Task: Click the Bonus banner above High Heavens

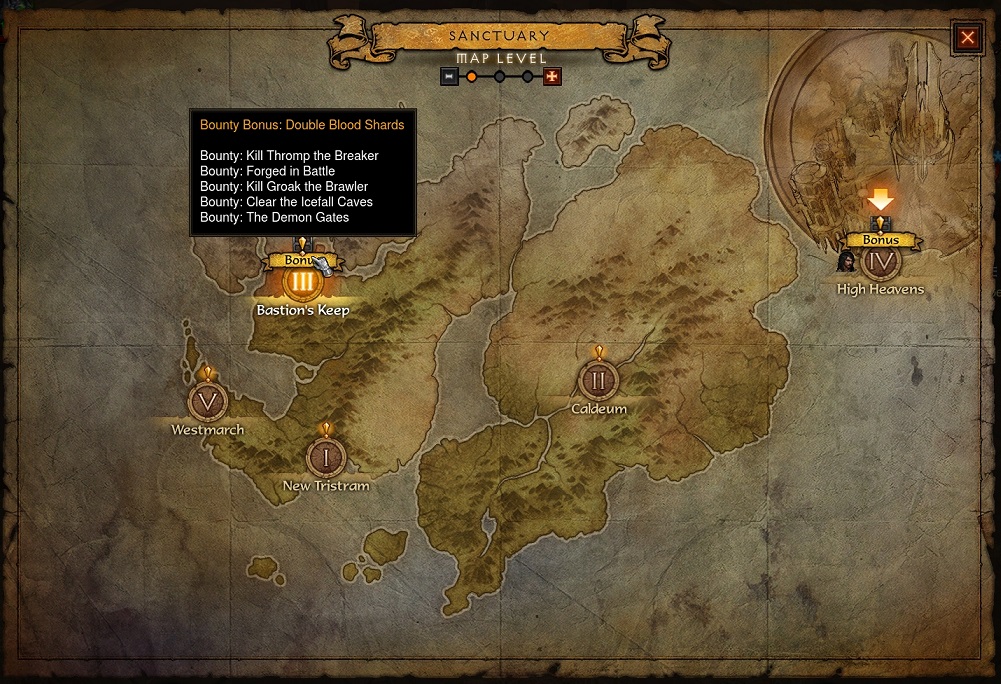Action: coord(880,240)
